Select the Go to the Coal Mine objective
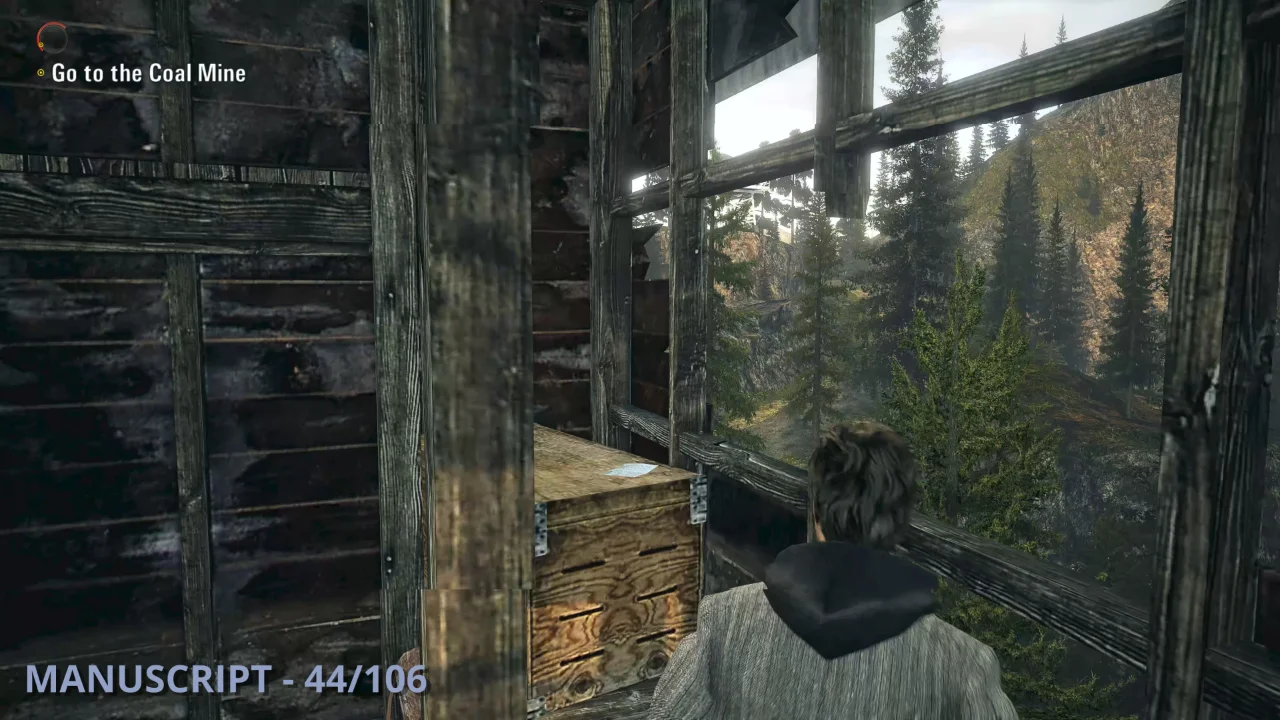The width and height of the screenshot is (1280, 720). tap(148, 72)
